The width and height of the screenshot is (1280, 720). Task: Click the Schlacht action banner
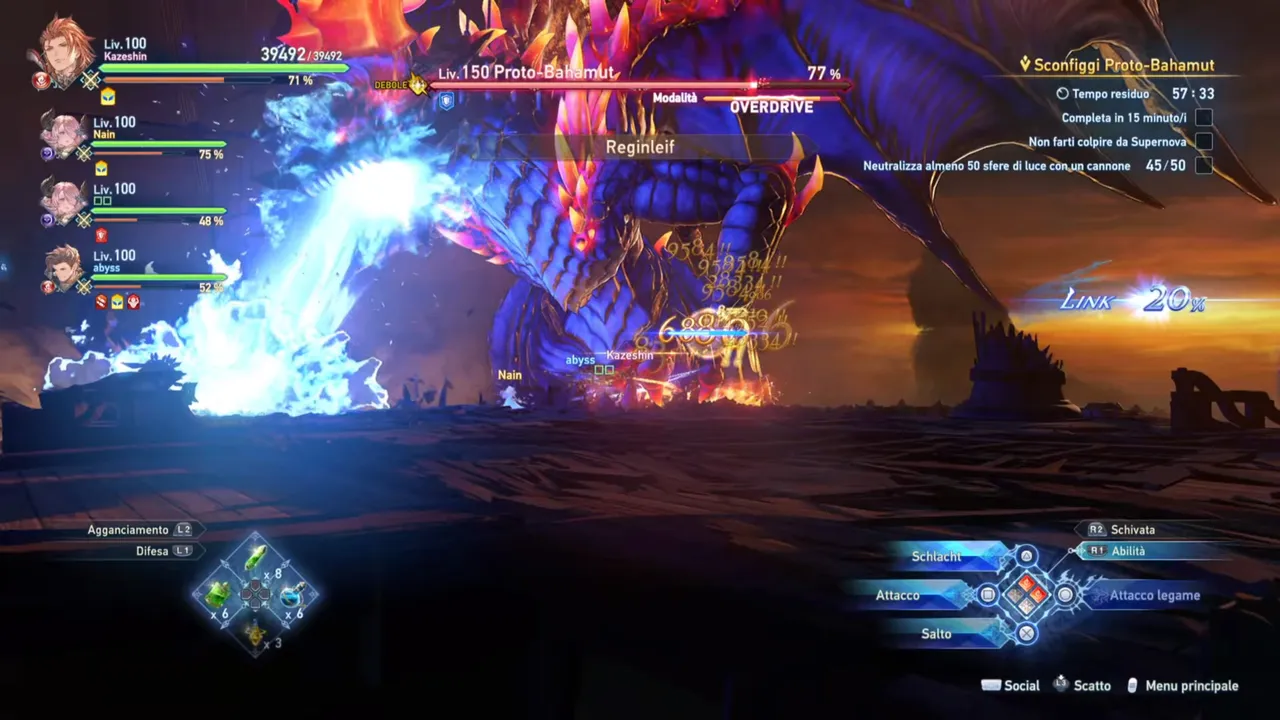click(x=938, y=557)
